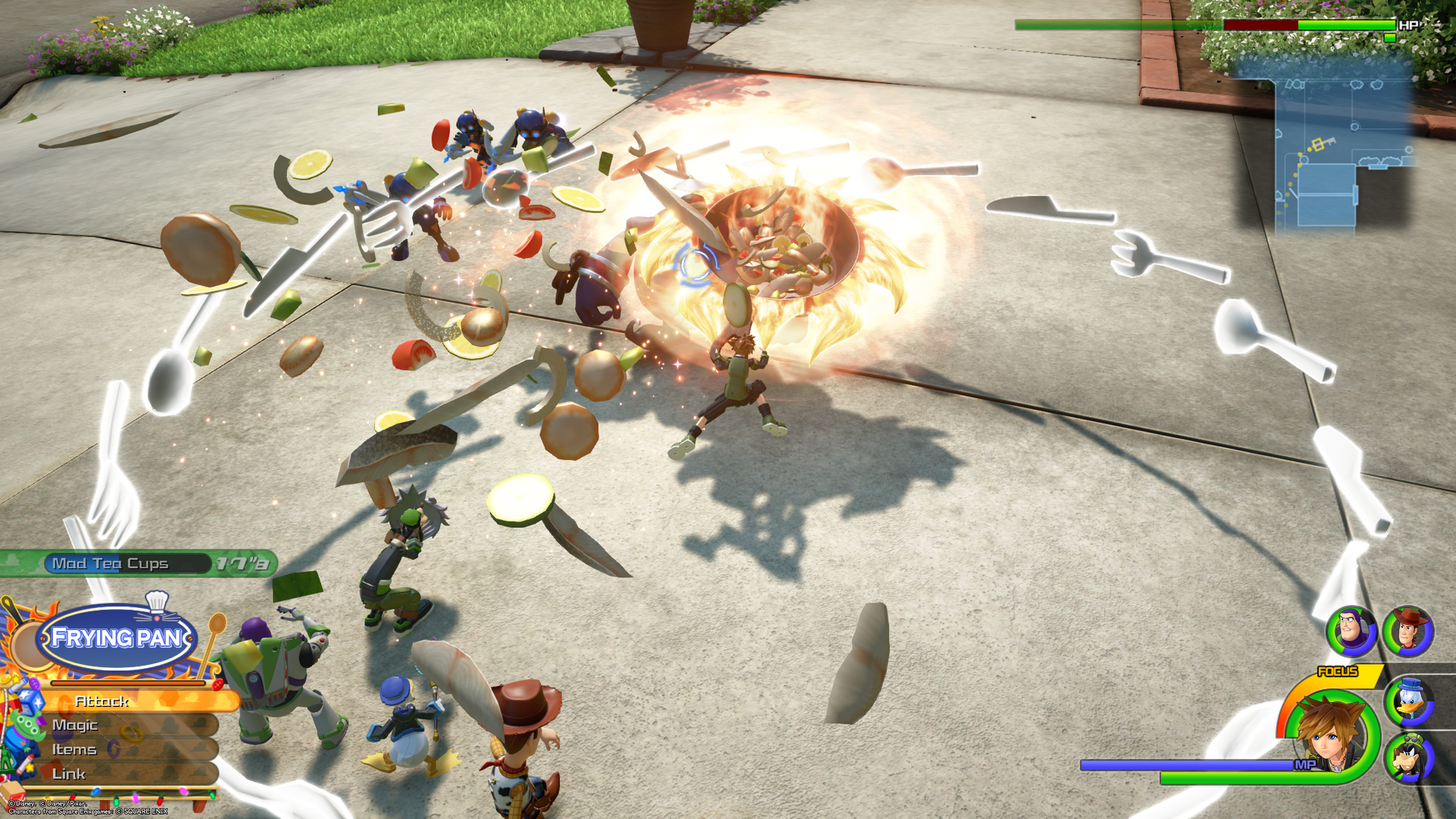This screenshot has height=819, width=1456.
Task: Select Buzz Lightyear's party portrait
Action: pyautogui.click(x=1351, y=631)
